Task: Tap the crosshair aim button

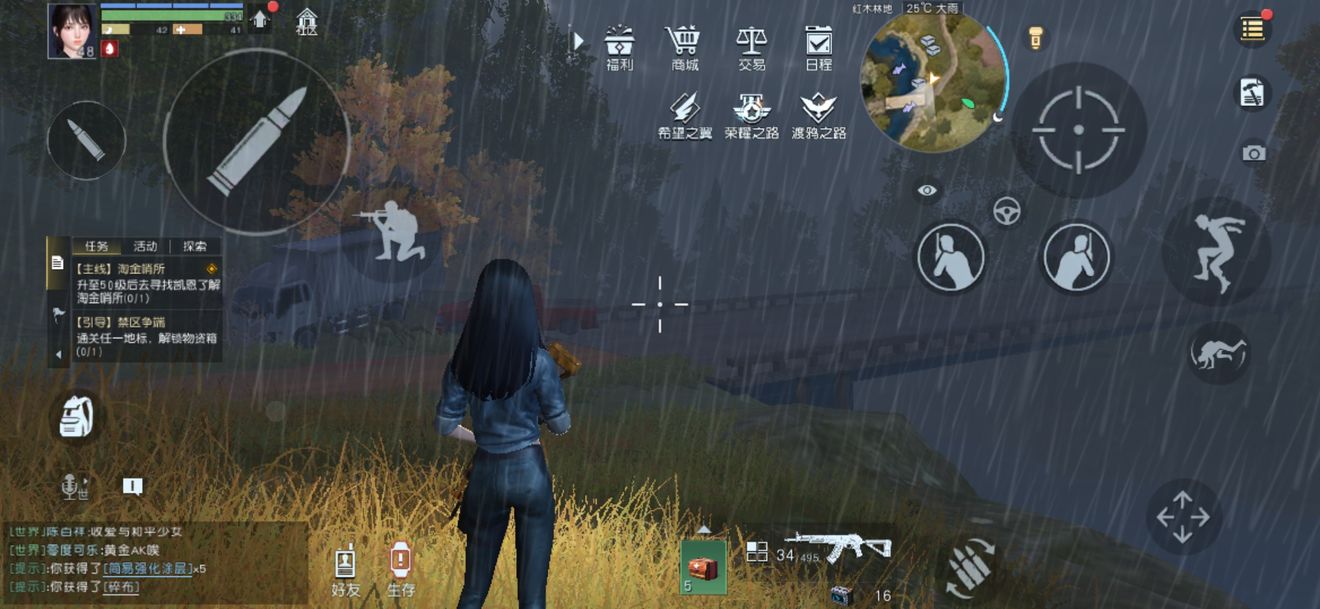Action: pos(1078,130)
